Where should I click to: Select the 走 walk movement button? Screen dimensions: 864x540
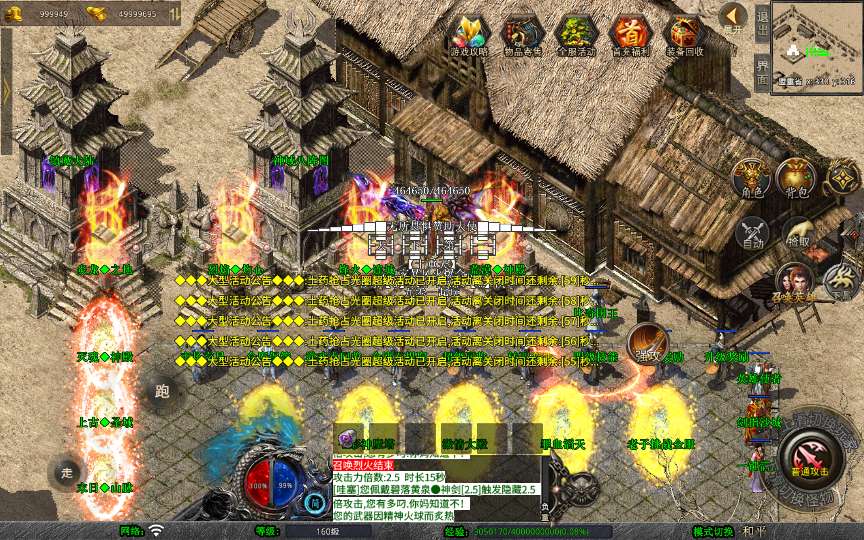click(x=68, y=472)
